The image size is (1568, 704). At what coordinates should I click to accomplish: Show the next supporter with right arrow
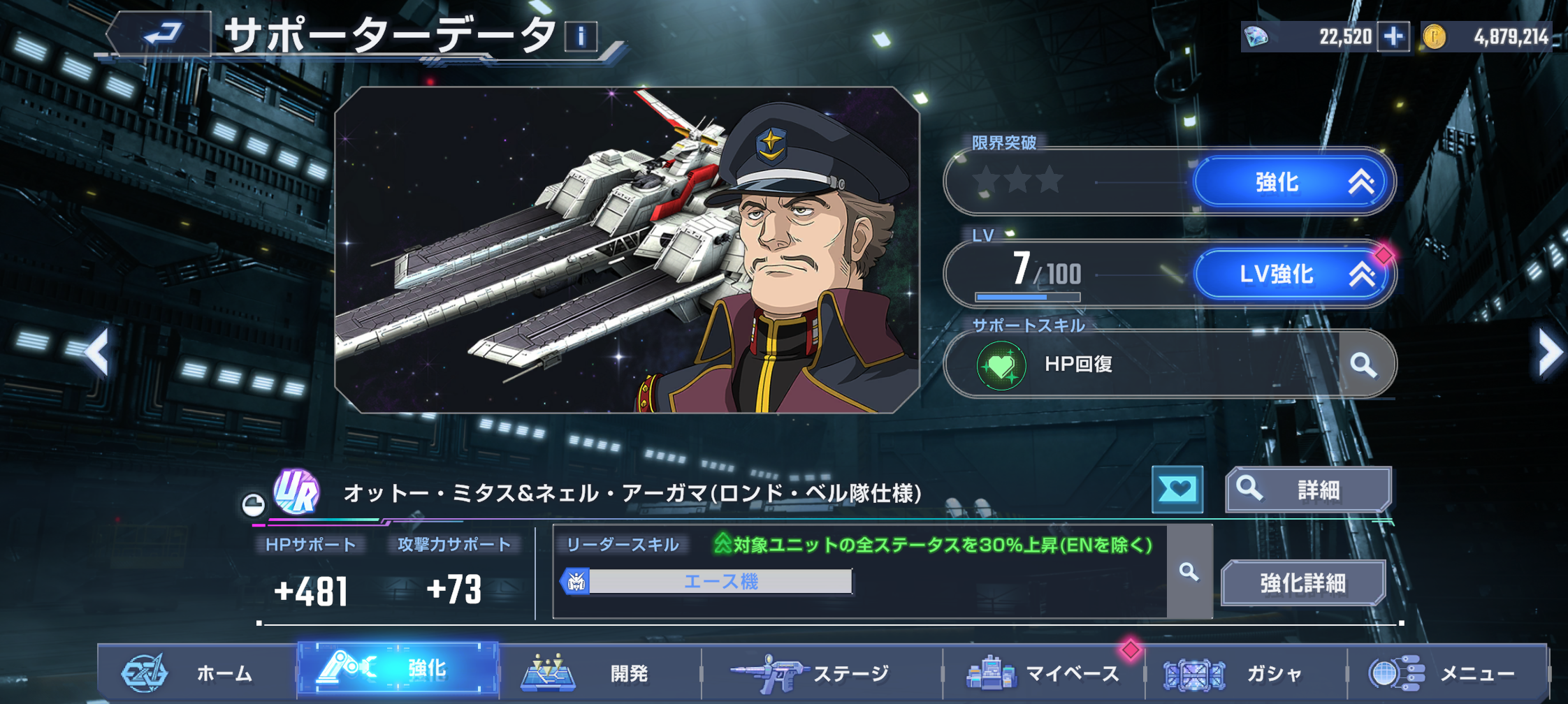[1548, 353]
